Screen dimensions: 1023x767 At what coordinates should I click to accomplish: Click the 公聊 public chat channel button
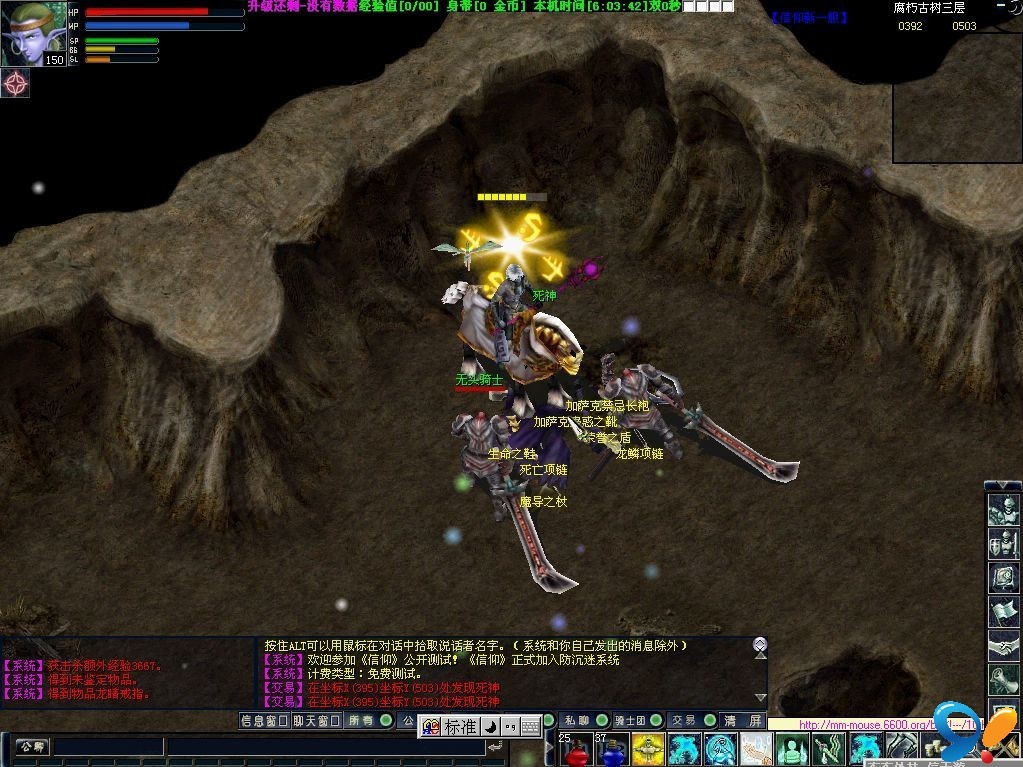pyautogui.click(x=31, y=746)
